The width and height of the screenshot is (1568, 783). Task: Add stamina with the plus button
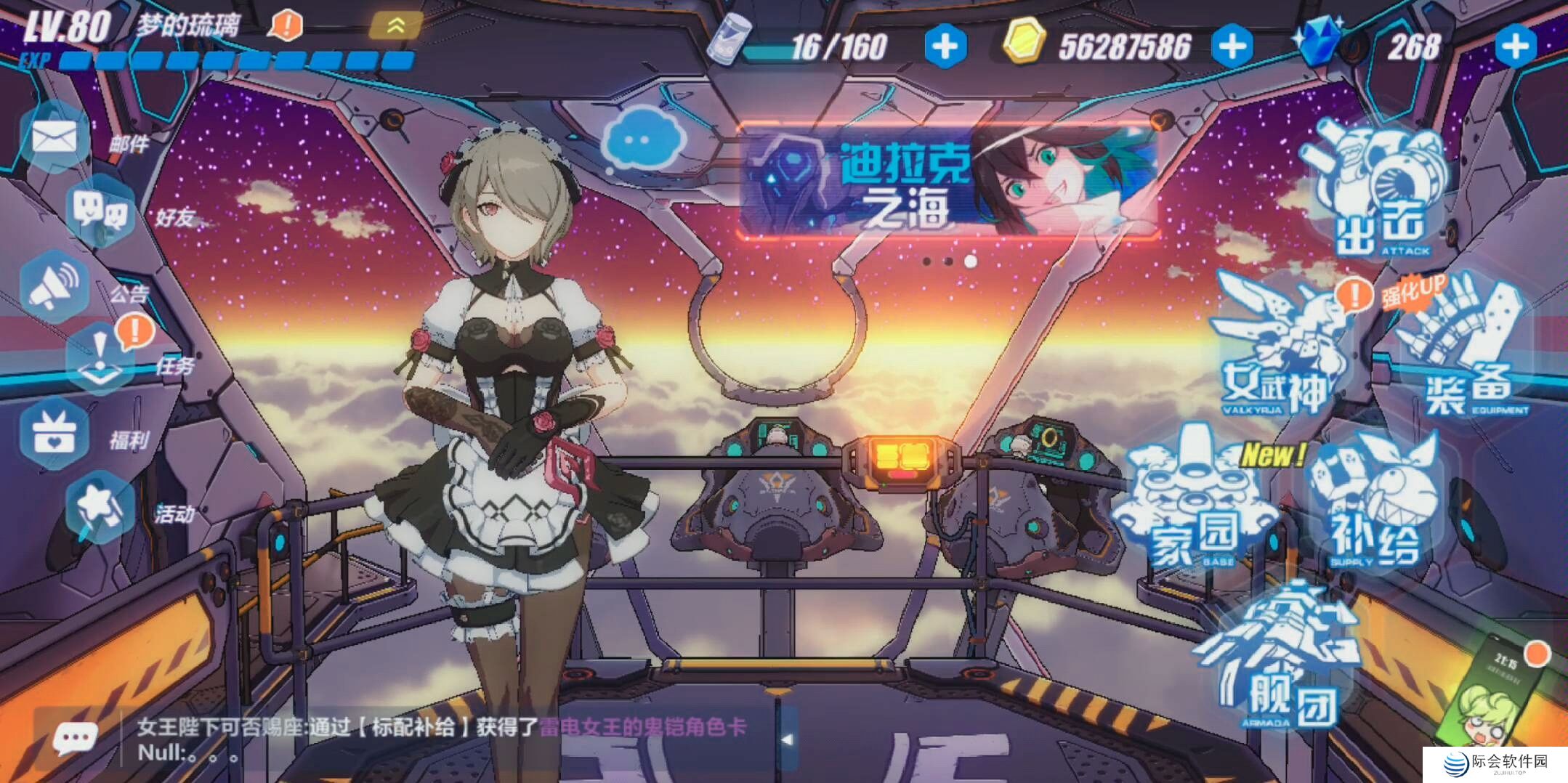coord(945,46)
